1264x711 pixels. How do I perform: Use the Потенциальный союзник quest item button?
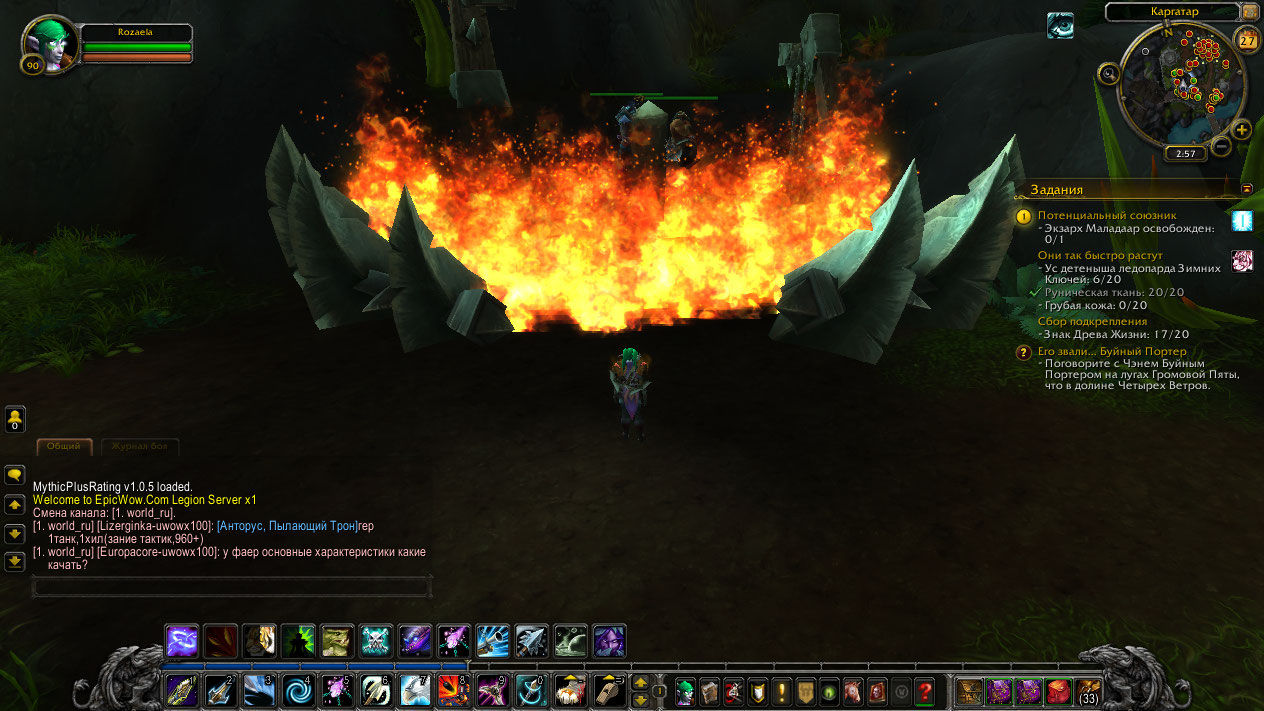(1241, 221)
